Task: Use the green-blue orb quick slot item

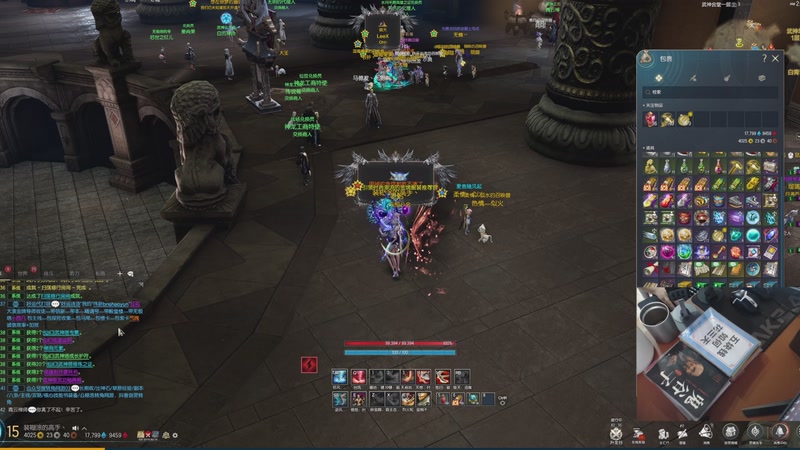Action: tap(472, 399)
